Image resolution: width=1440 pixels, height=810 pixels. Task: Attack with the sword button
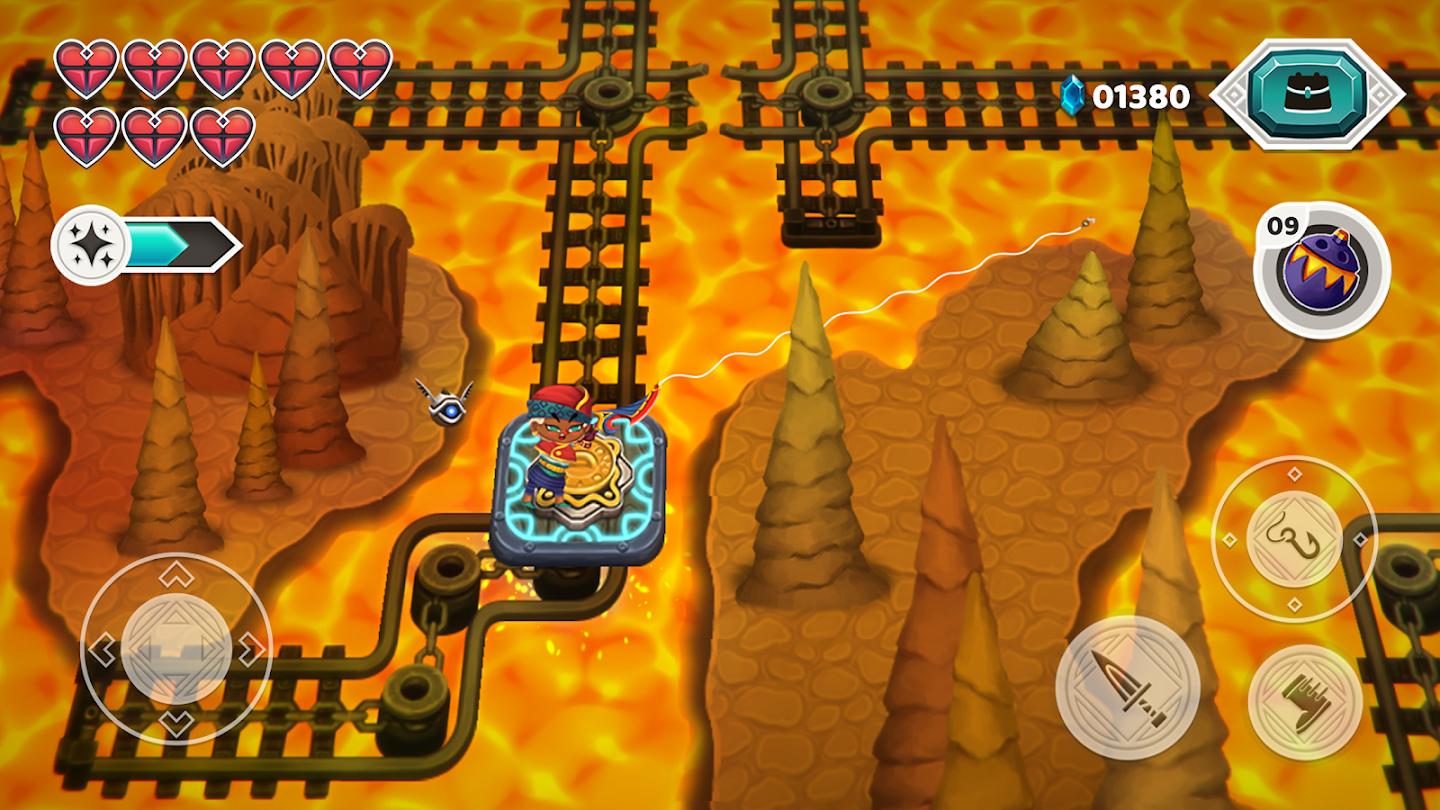(1127, 687)
